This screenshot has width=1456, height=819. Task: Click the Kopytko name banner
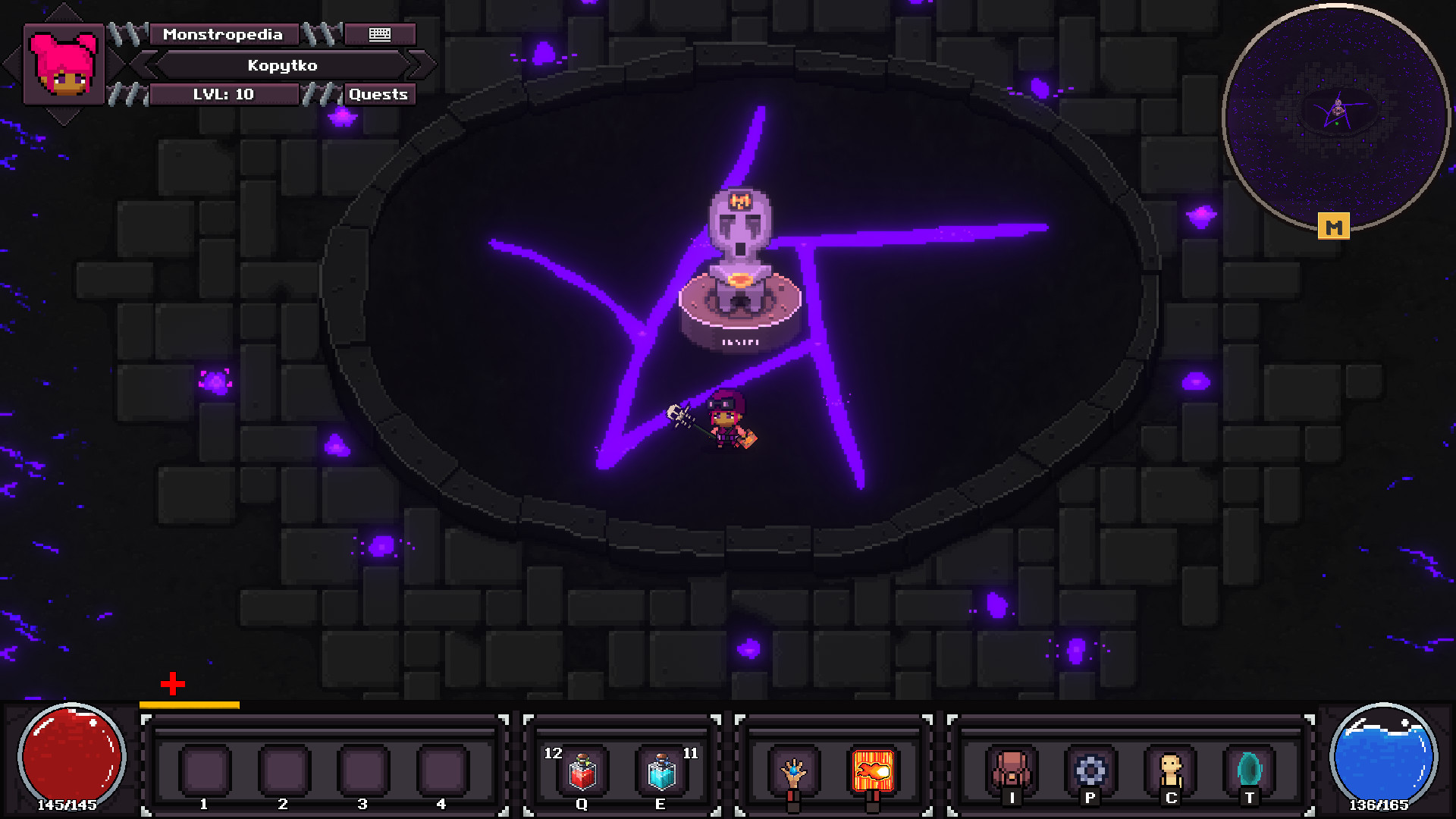pyautogui.click(x=284, y=65)
